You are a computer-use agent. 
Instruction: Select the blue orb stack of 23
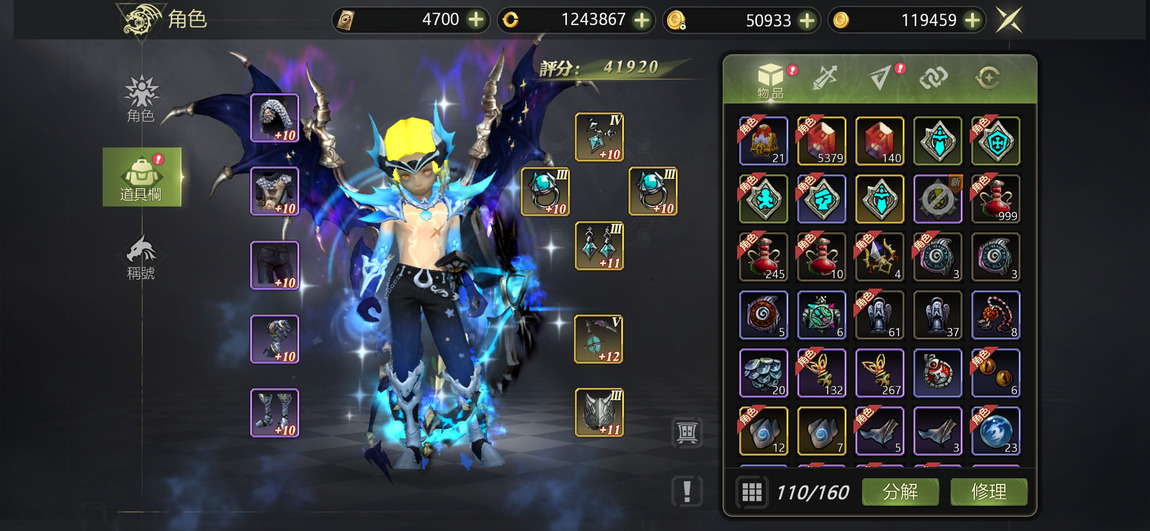click(996, 431)
